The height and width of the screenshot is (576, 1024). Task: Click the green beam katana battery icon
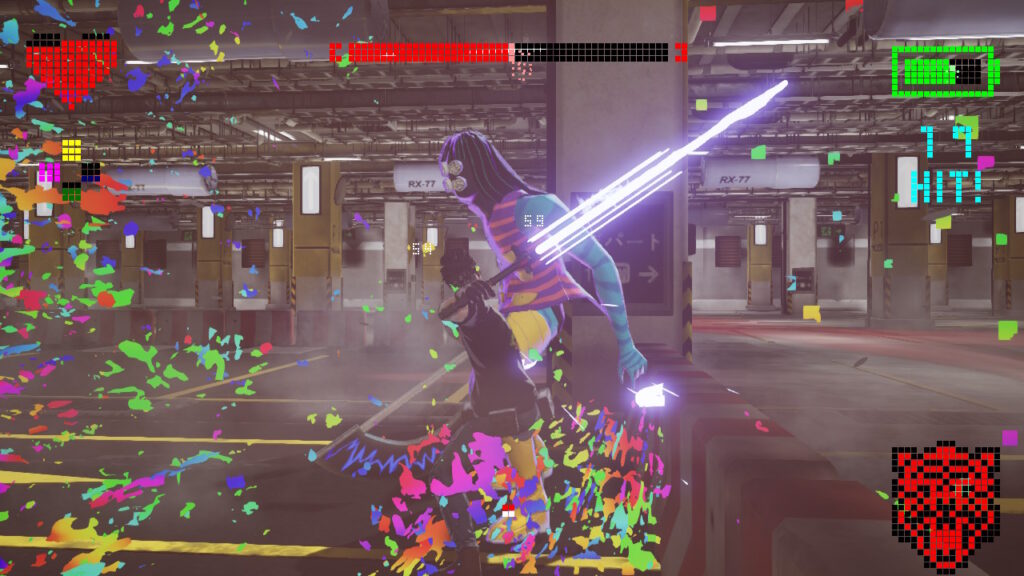[945, 70]
